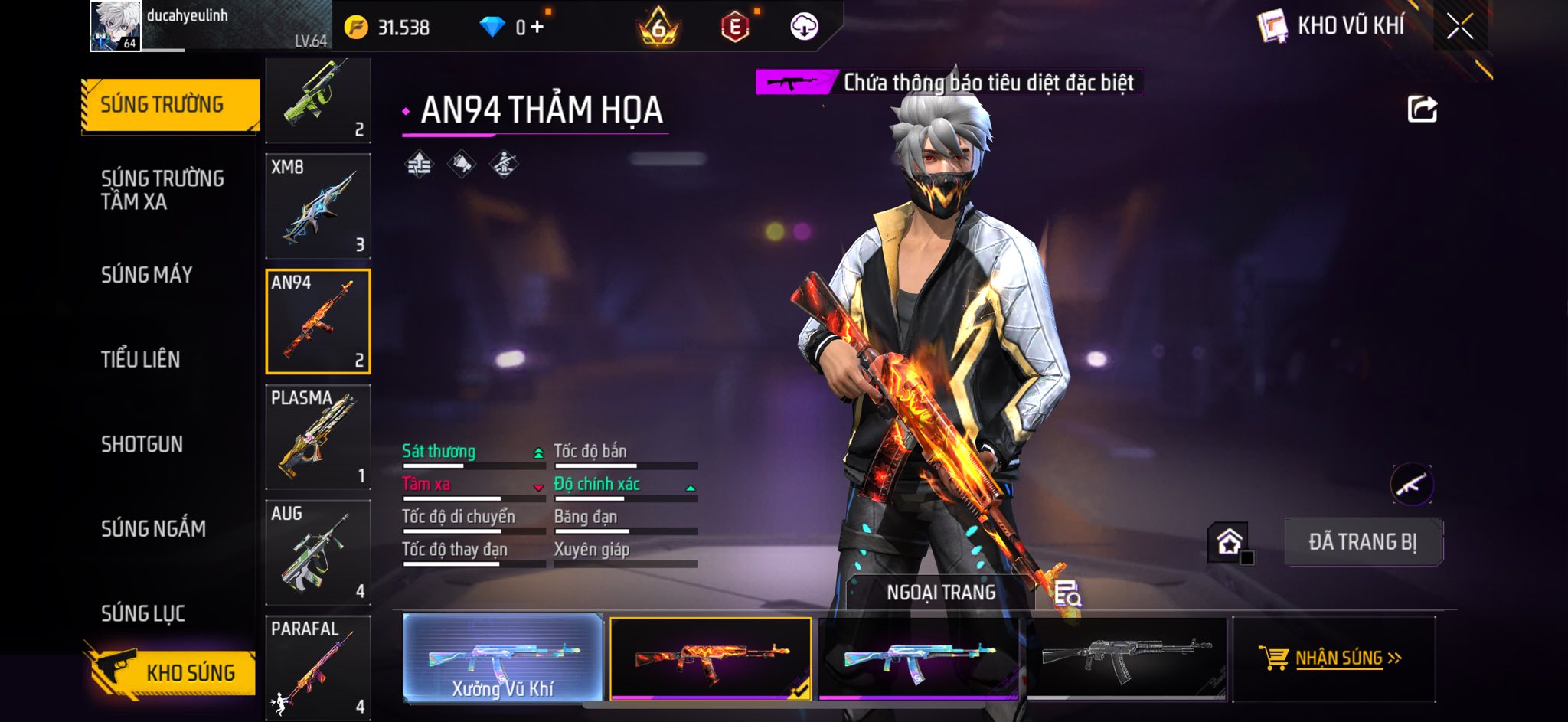Choose the Tiểu Liên category
Screen dimensions: 1568x722
(141, 359)
